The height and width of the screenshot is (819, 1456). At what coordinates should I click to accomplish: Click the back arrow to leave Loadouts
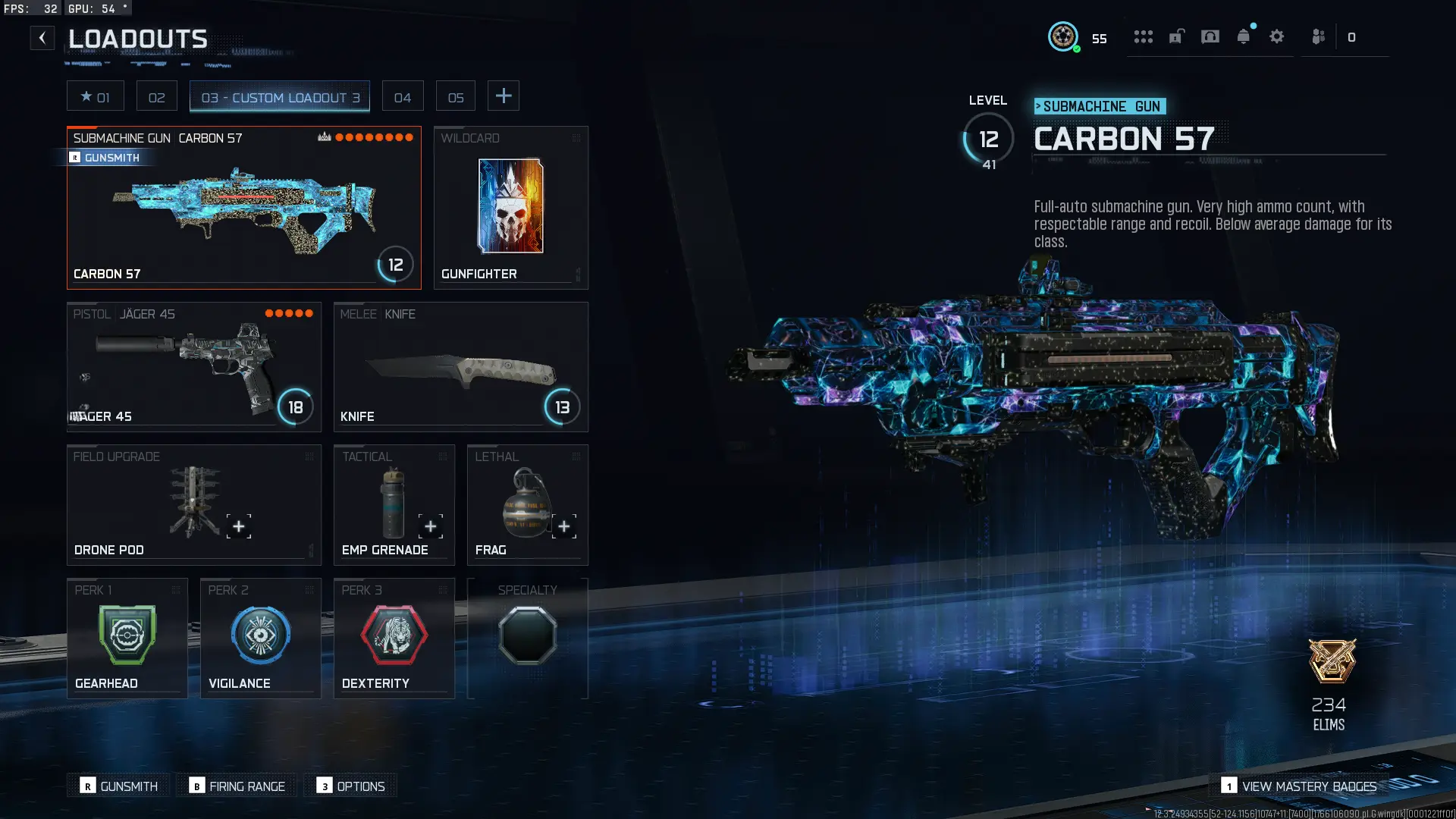pyautogui.click(x=42, y=37)
